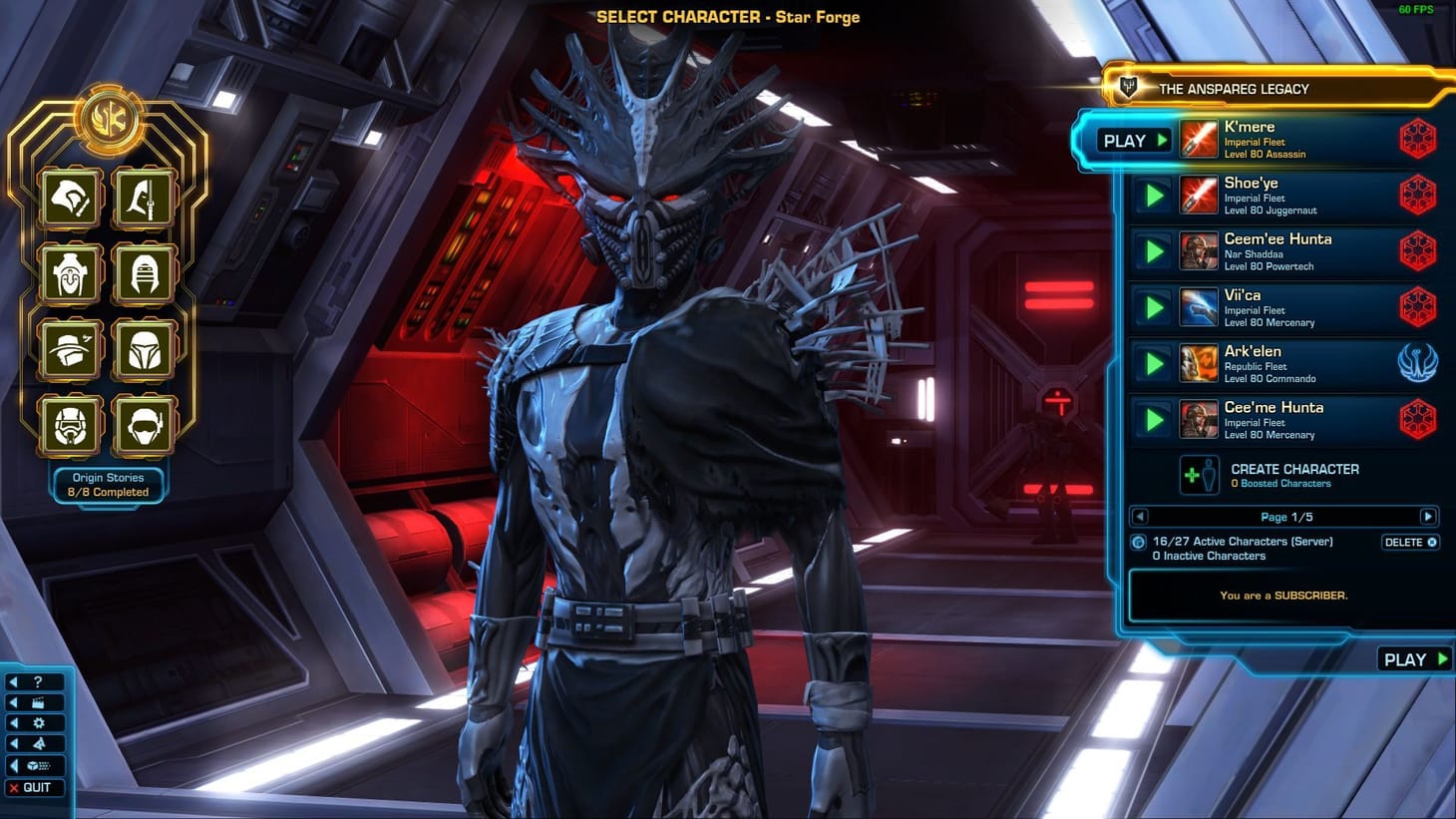Expand the chevron beside the settings gear
Screen dimensions: 1456x819
tap(14, 723)
